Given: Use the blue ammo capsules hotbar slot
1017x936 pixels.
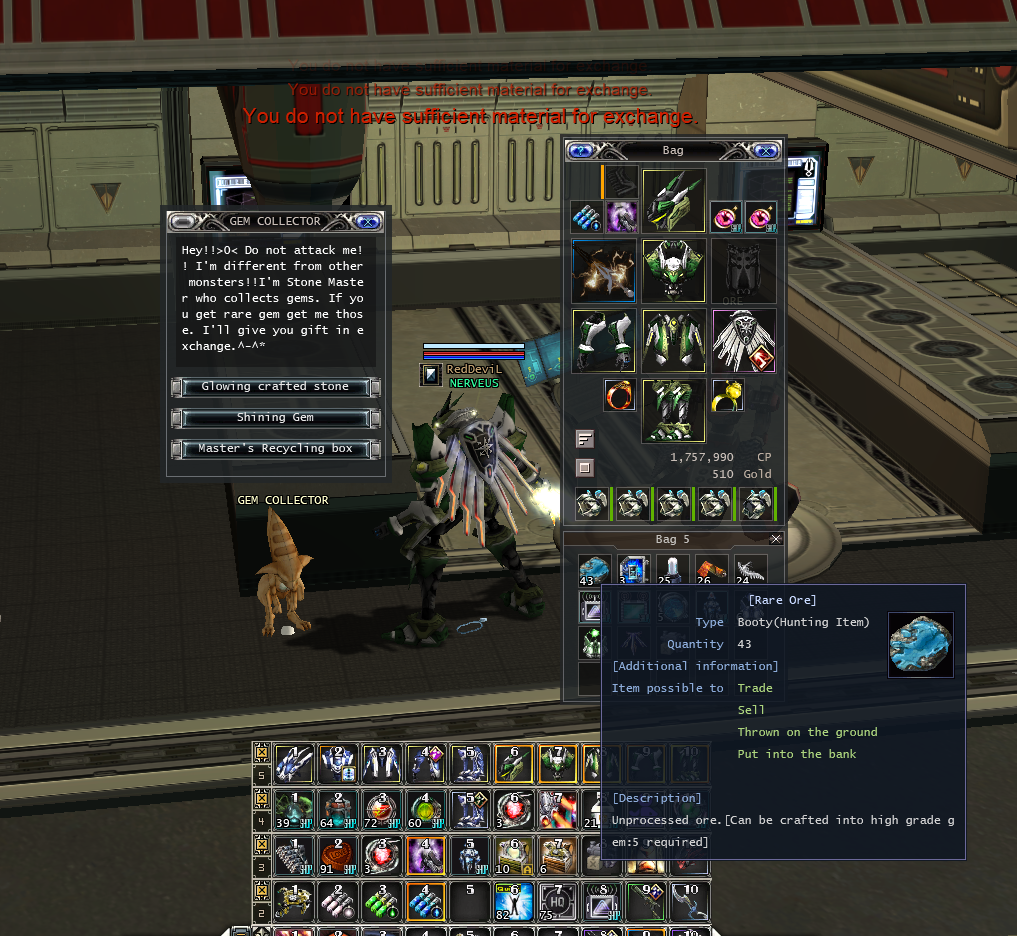Looking at the screenshot, I should coord(424,902).
